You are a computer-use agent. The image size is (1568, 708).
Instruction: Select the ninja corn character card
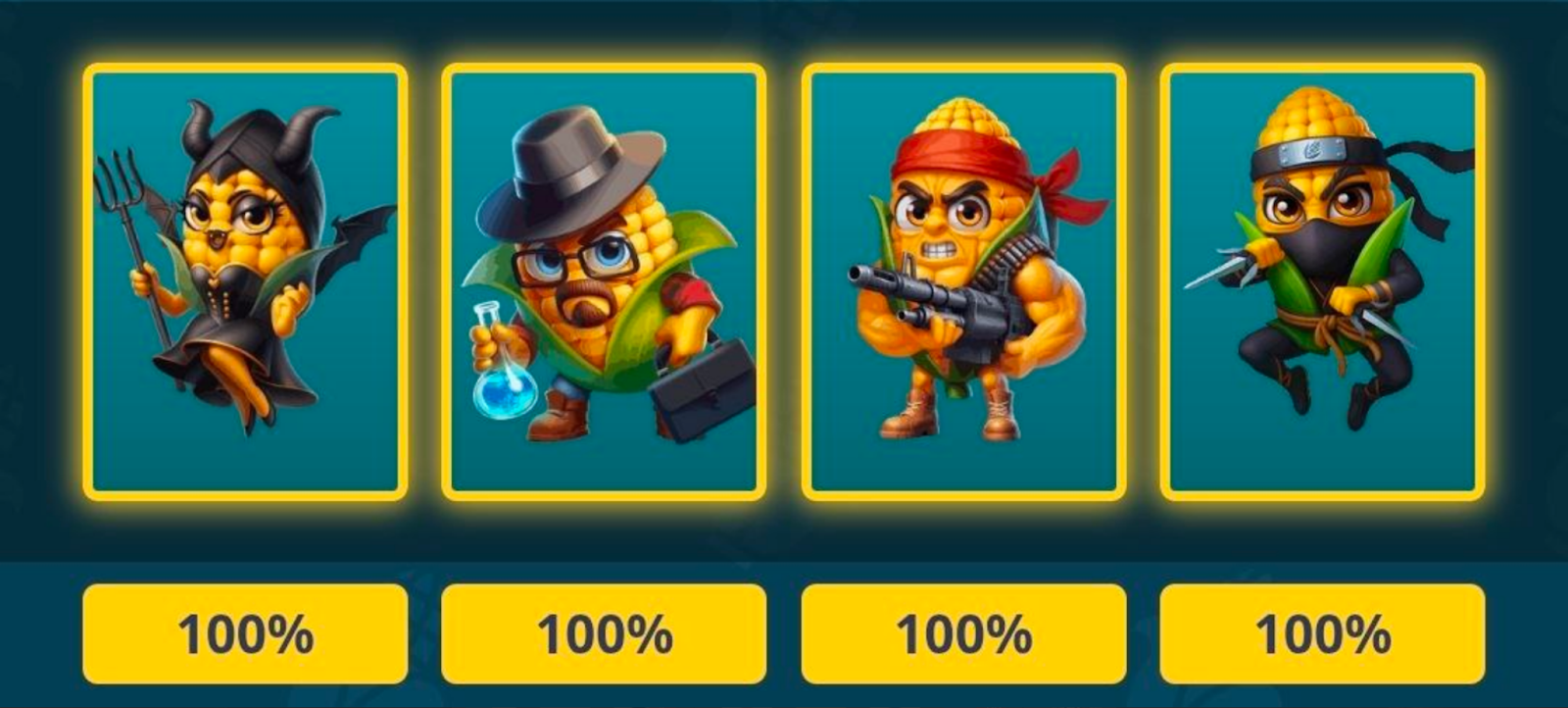(1318, 279)
